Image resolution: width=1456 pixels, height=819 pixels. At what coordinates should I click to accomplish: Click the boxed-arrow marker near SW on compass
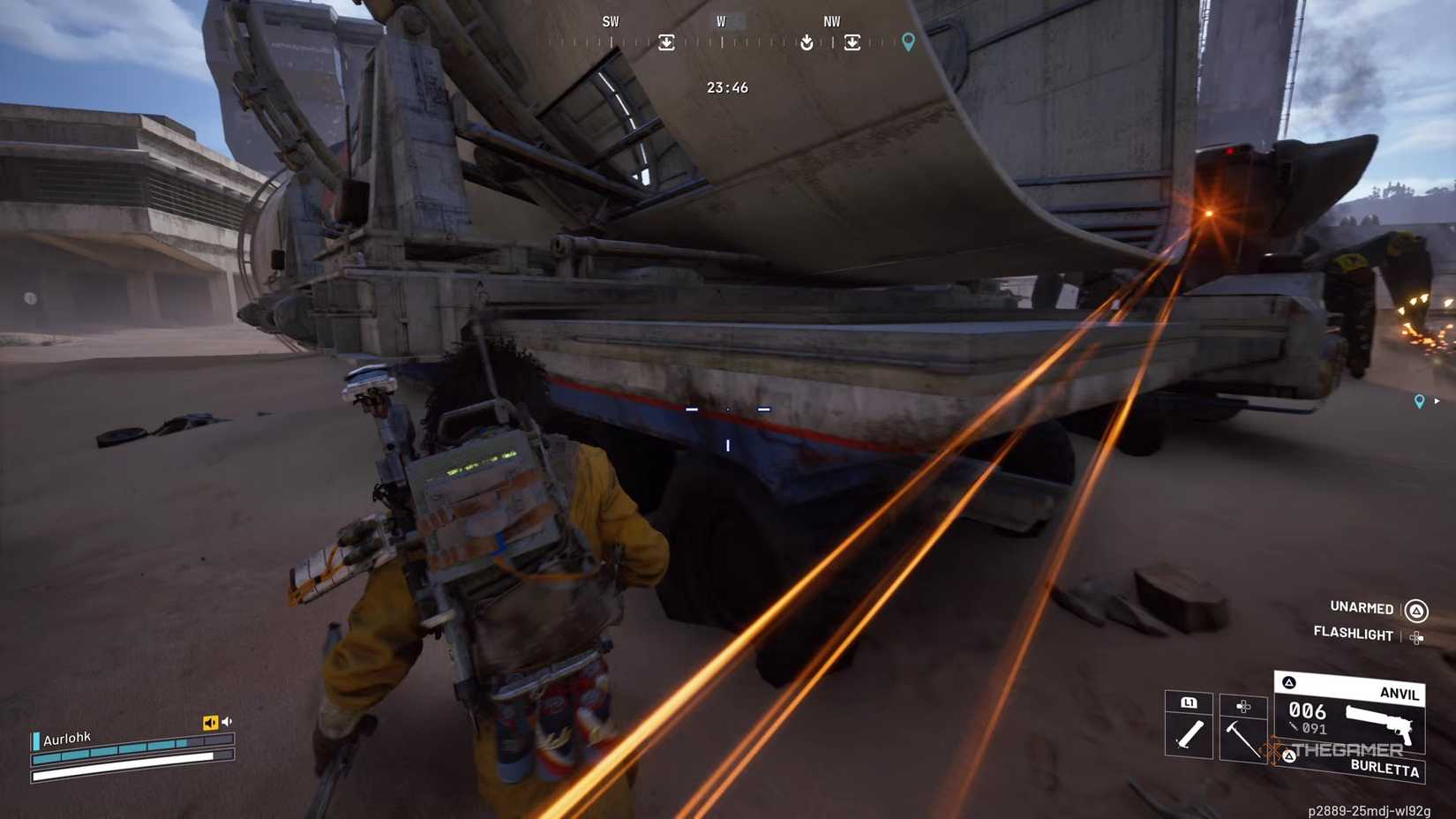click(x=667, y=42)
